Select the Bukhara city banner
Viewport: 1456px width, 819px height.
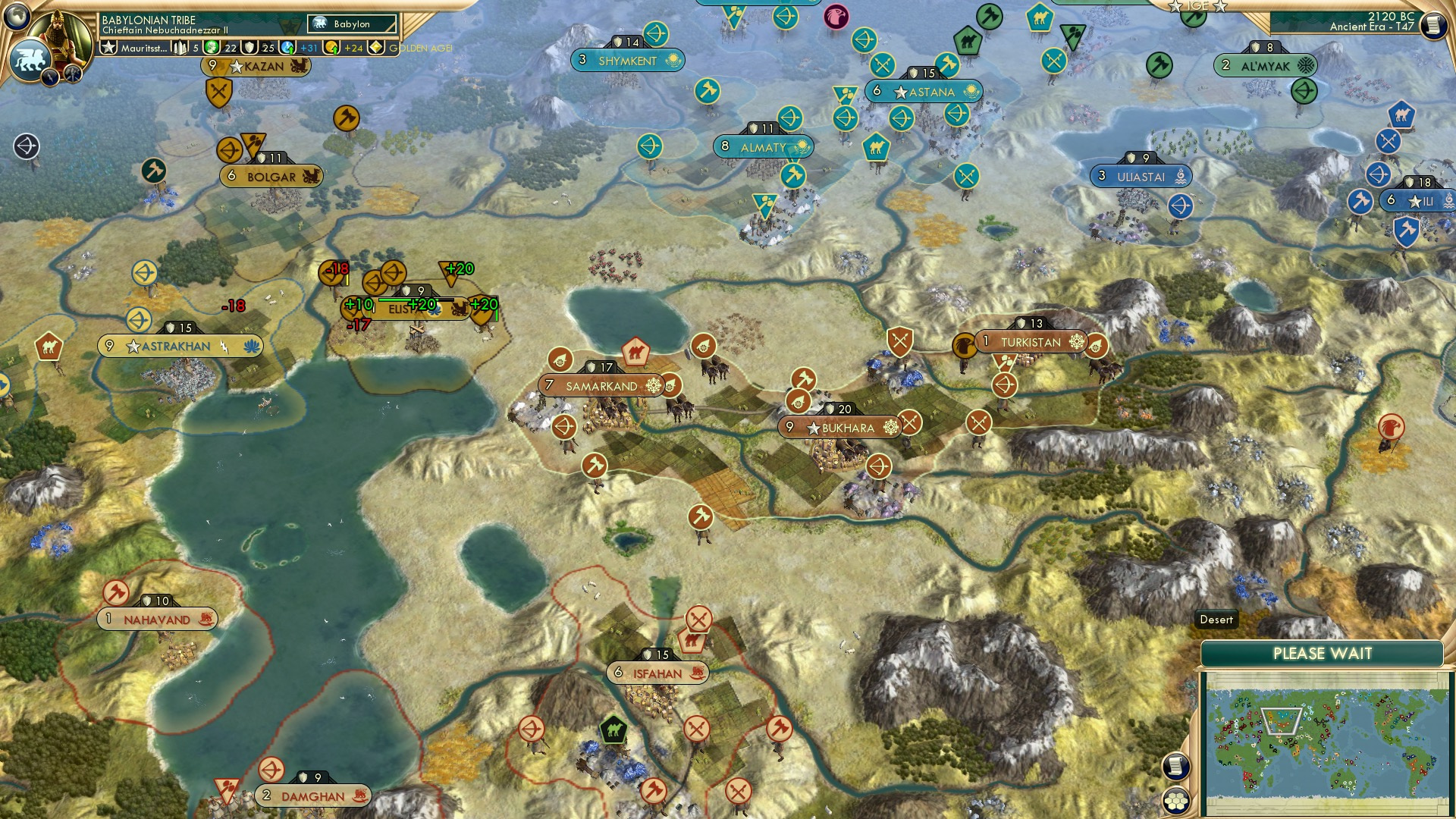pyautogui.click(x=838, y=427)
